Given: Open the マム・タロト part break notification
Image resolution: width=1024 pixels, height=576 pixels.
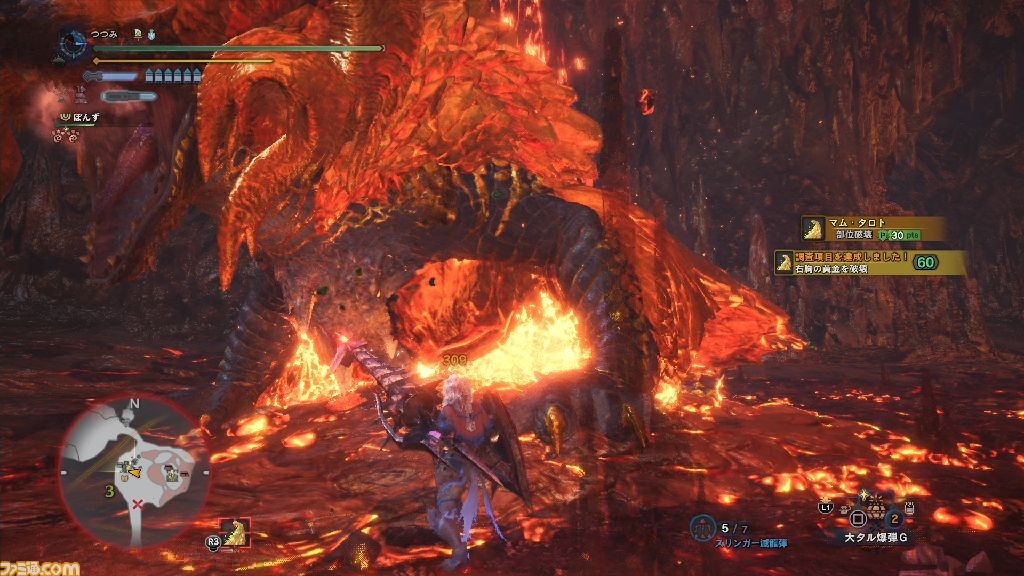Looking at the screenshot, I should 872,229.
